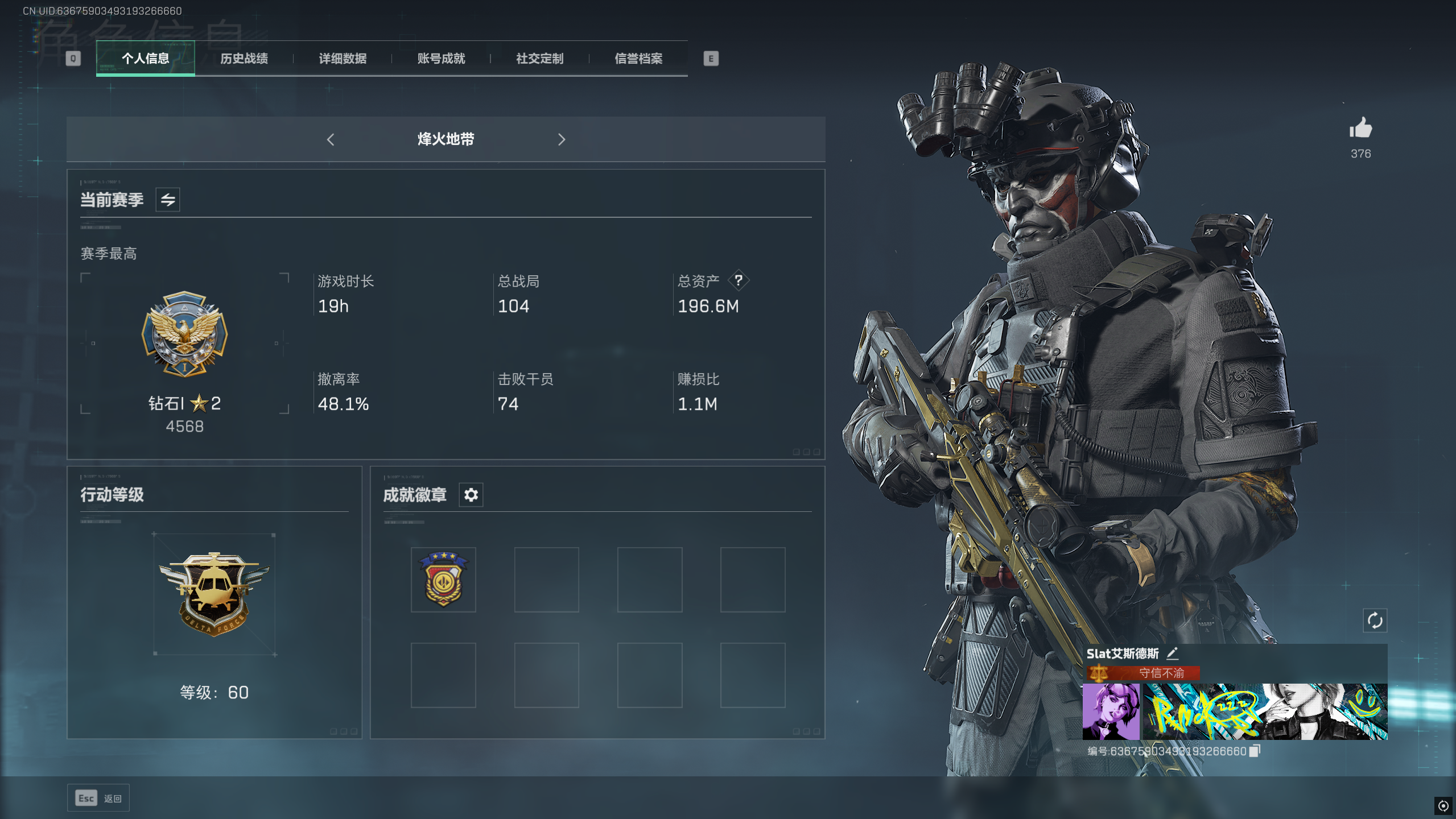The image size is (1456, 819).
Task: Click the purple-haired player avatar
Action: point(1111,712)
